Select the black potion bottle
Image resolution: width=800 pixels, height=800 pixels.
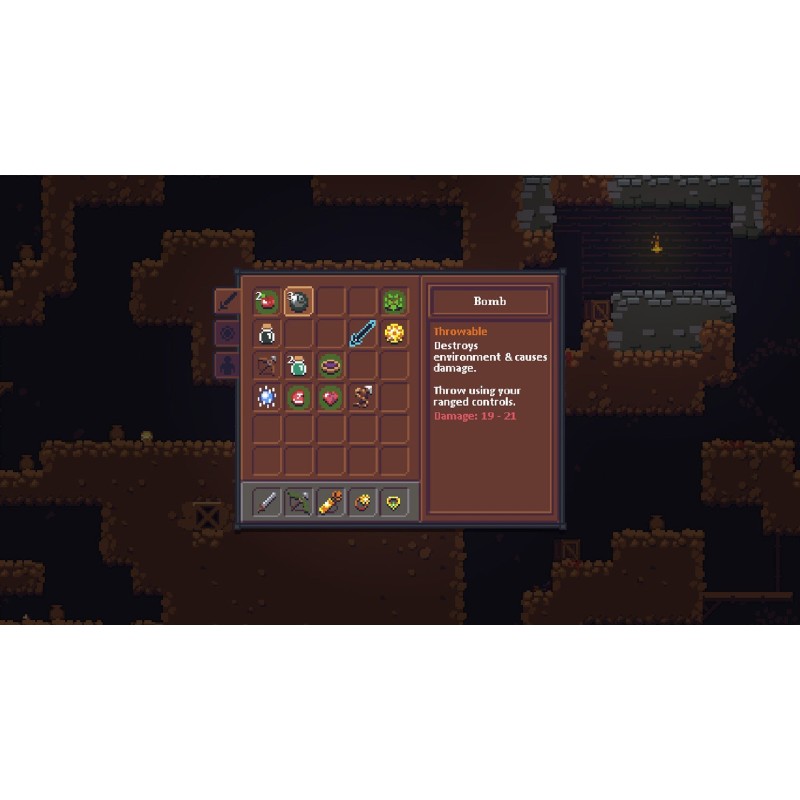(x=266, y=333)
